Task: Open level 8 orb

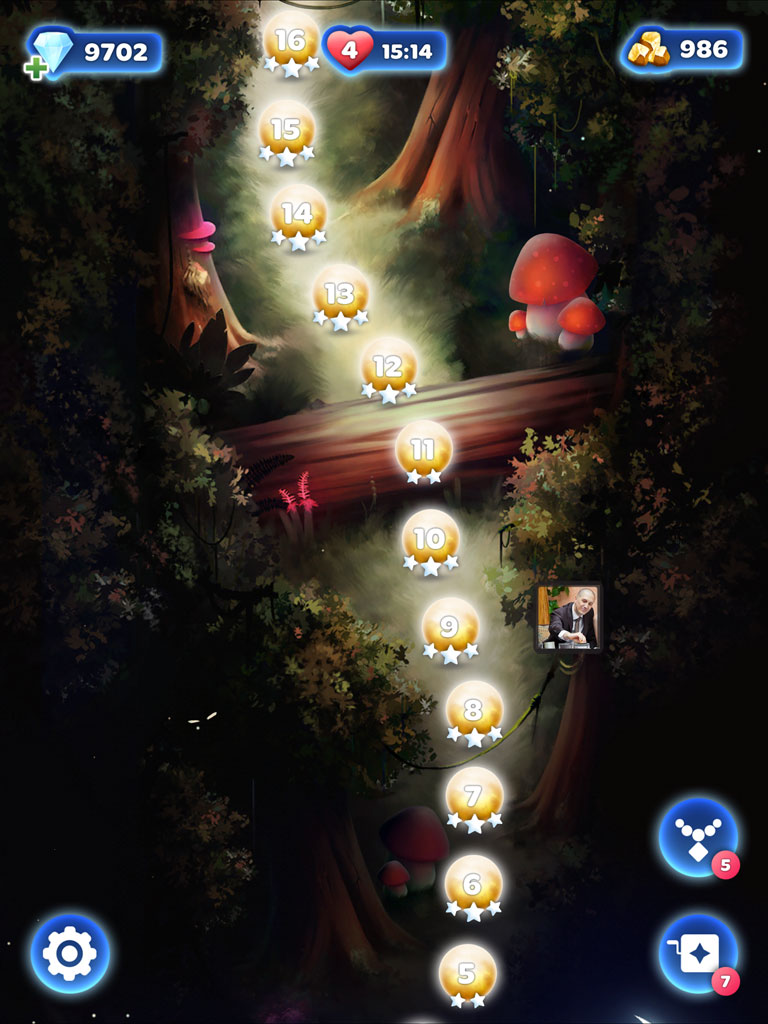Action: coord(474,711)
